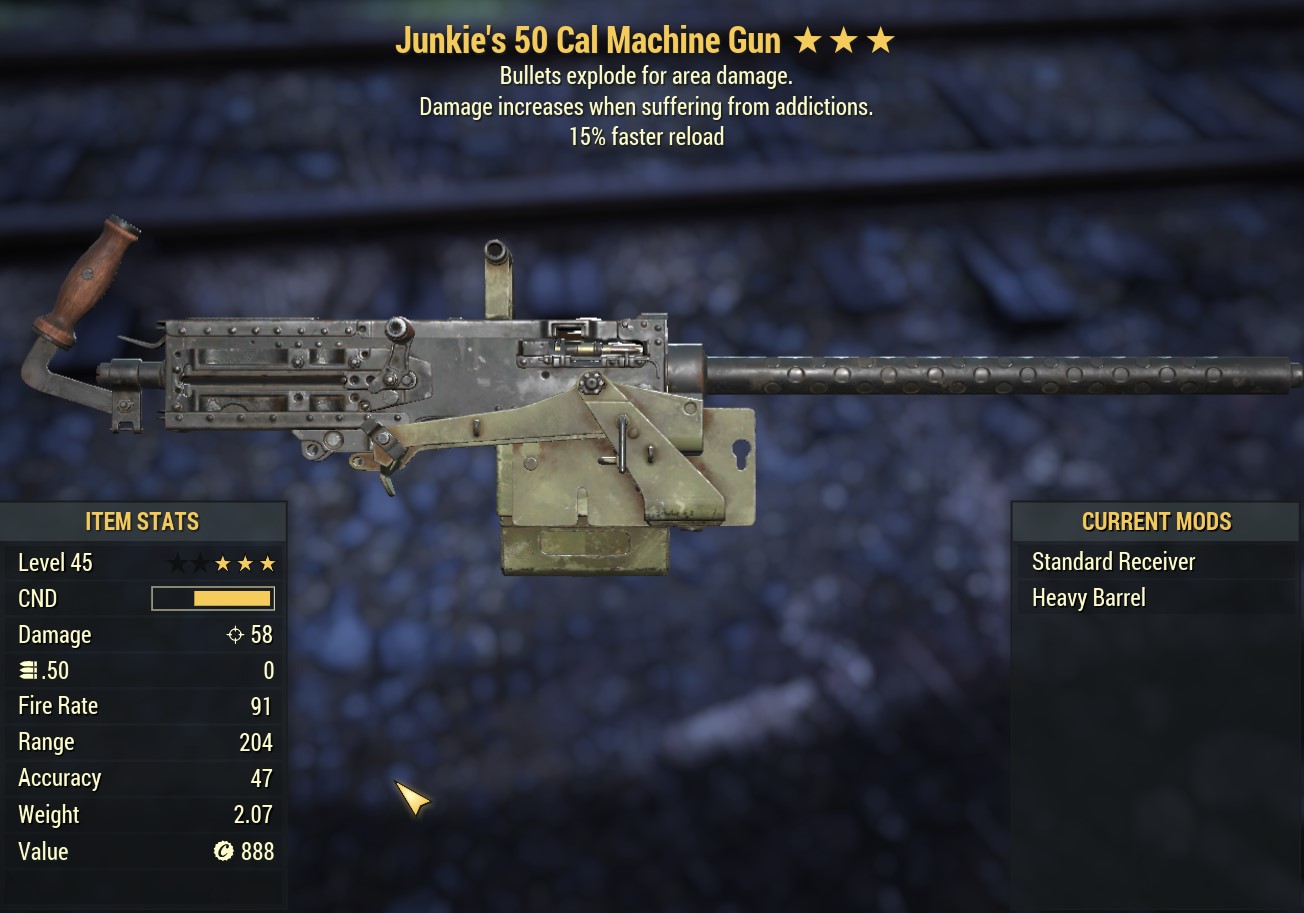Click the caps currency icon beside Value
The image size is (1304, 913).
click(222, 851)
